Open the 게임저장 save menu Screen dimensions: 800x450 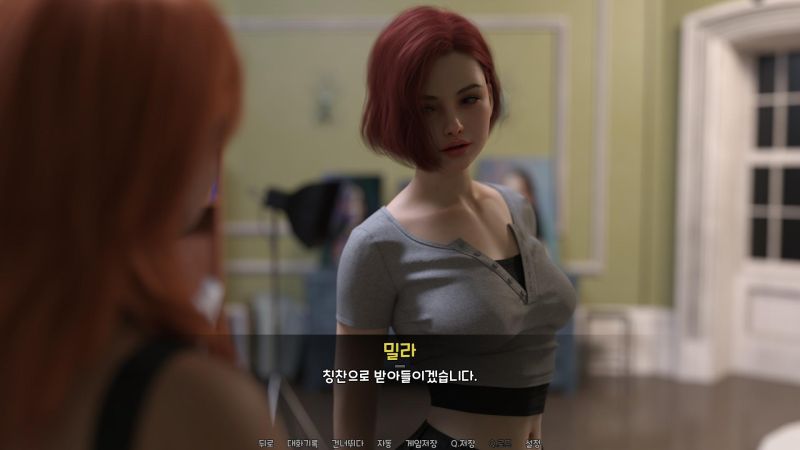pyautogui.click(x=421, y=443)
